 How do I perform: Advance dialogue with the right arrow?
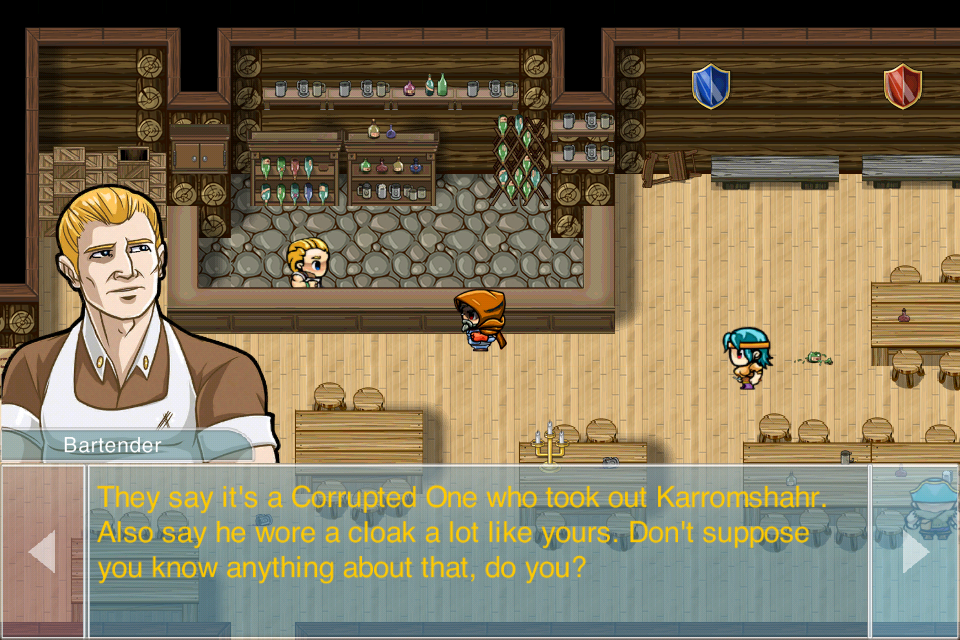[x=915, y=551]
